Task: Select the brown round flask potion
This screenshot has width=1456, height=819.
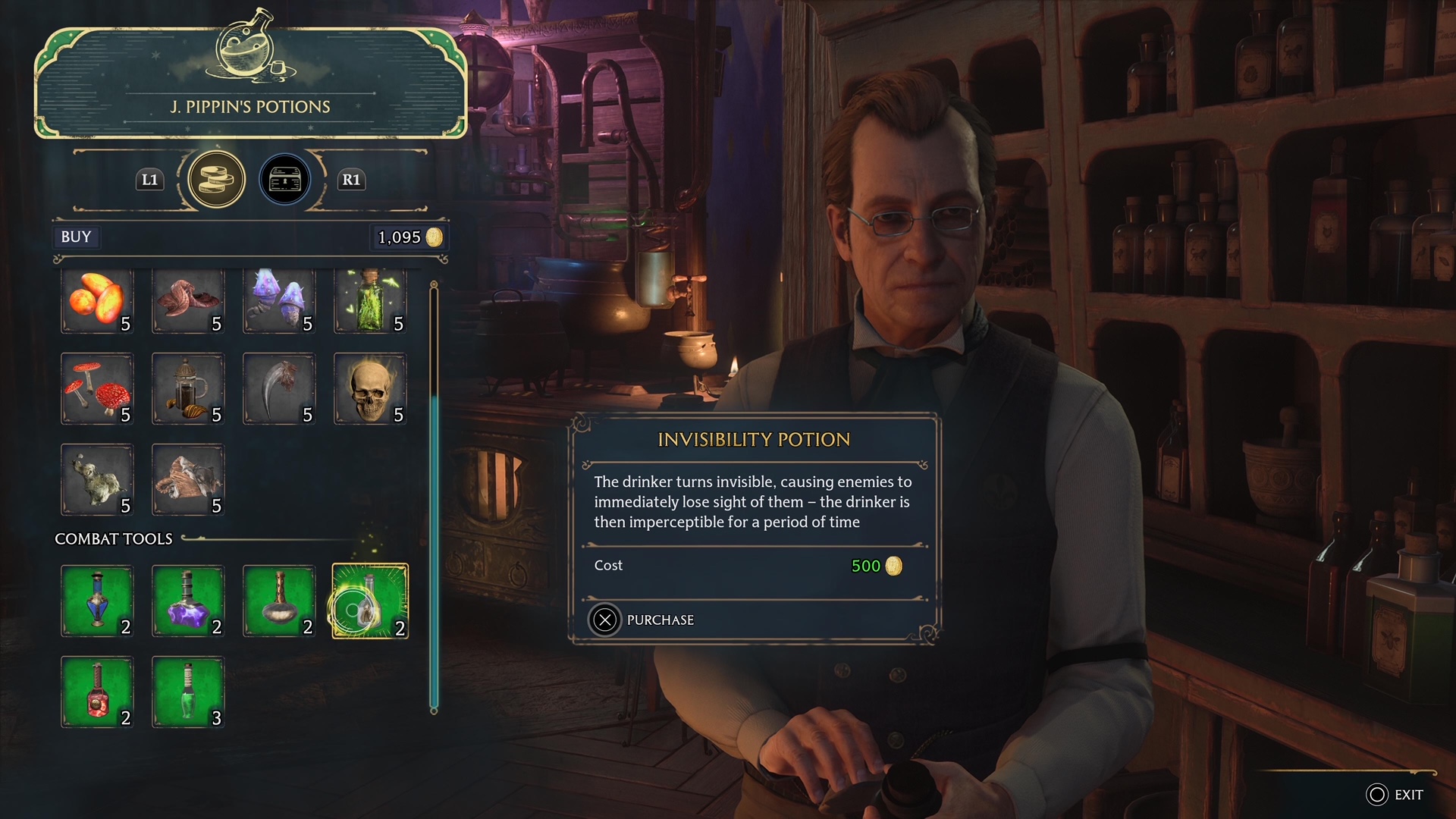Action: click(279, 601)
